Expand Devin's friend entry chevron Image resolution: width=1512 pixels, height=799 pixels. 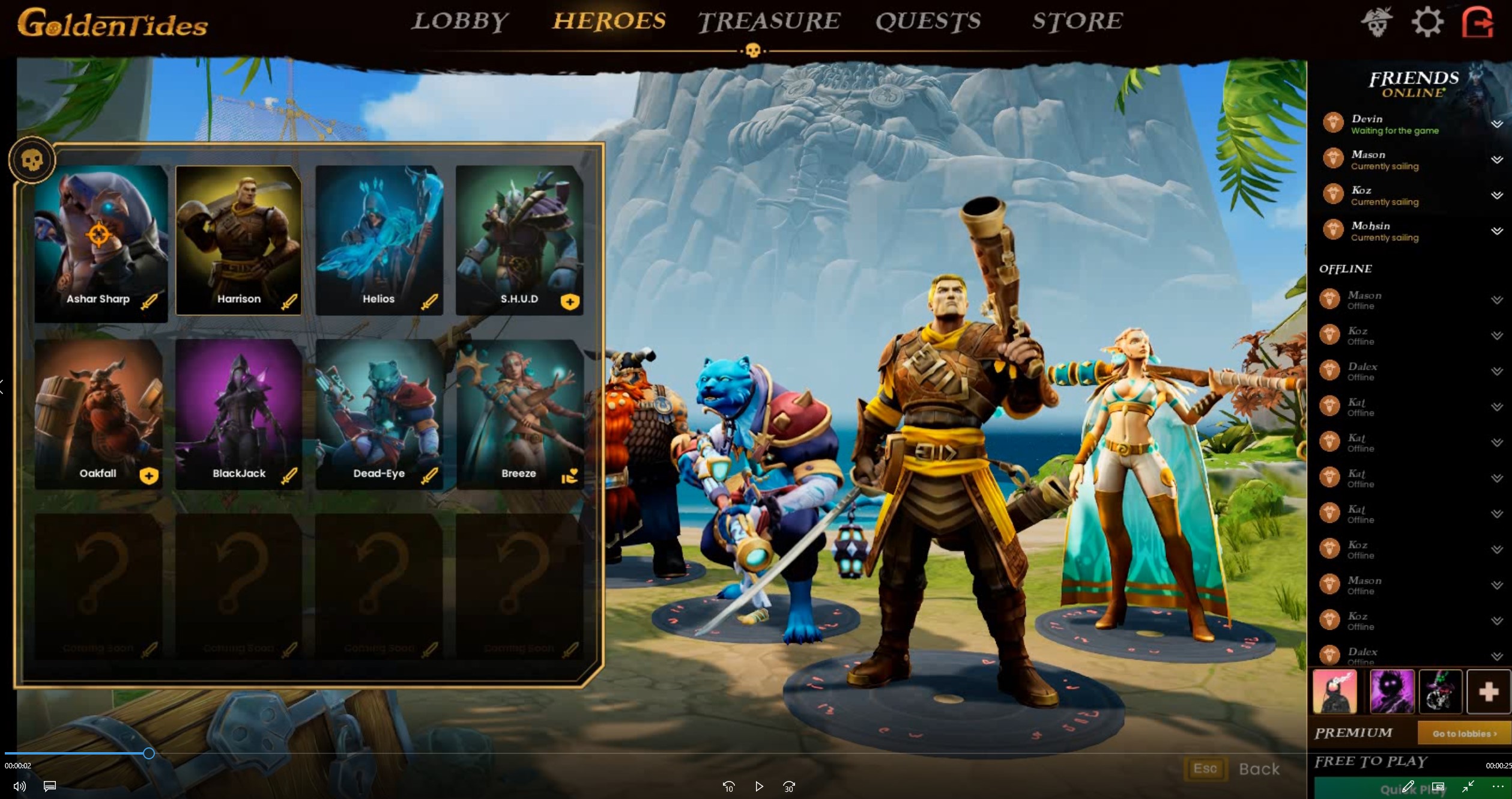[1497, 124]
